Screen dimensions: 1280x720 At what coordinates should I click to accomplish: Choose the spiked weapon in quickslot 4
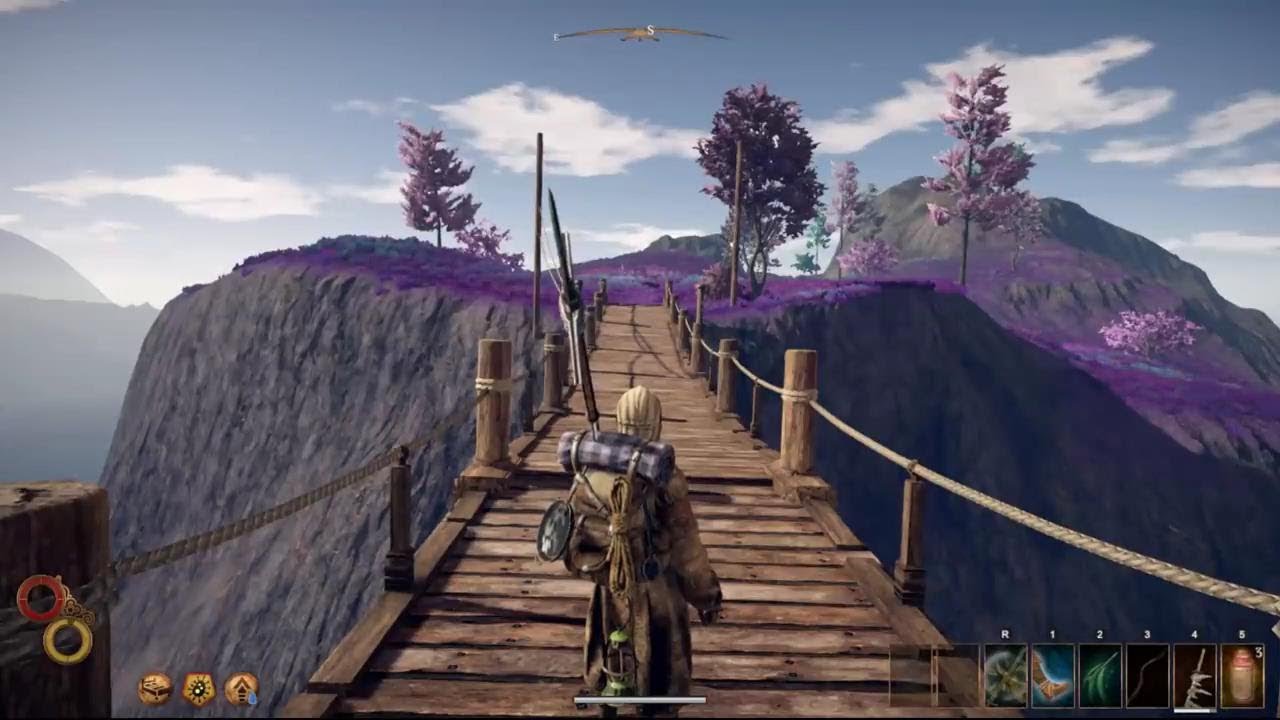coord(1194,675)
